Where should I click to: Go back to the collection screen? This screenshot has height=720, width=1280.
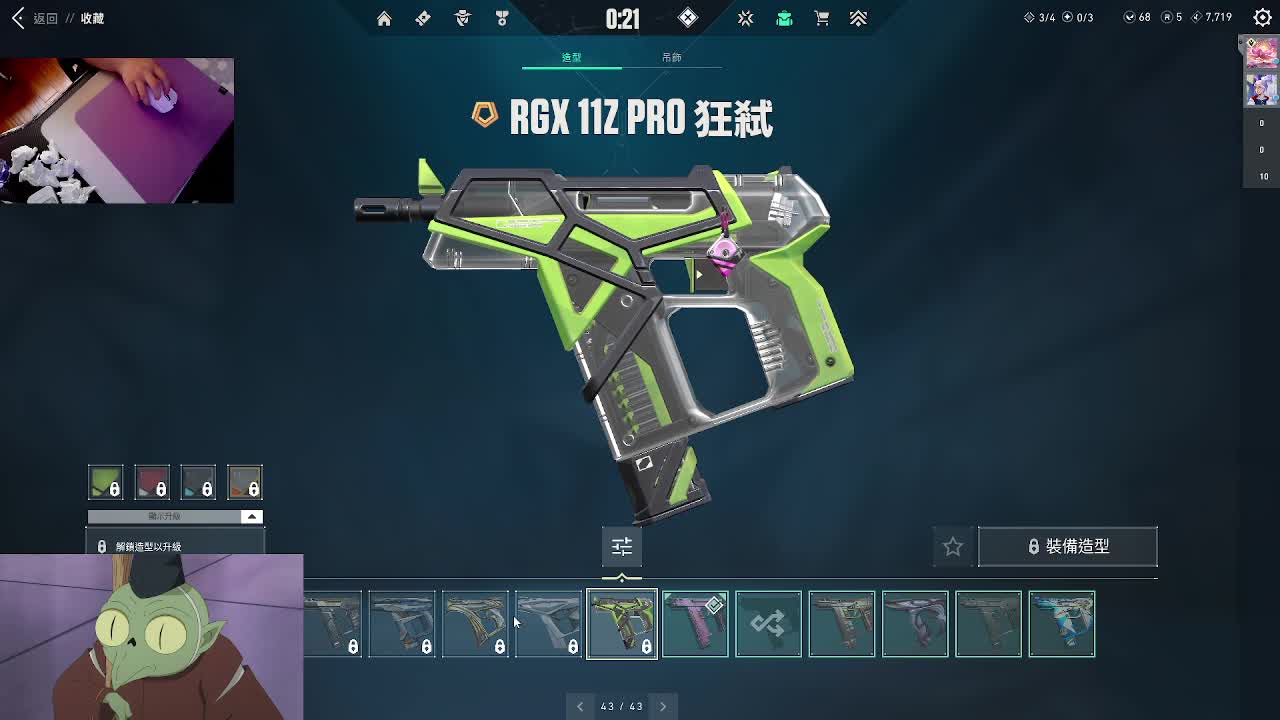[x=20, y=18]
